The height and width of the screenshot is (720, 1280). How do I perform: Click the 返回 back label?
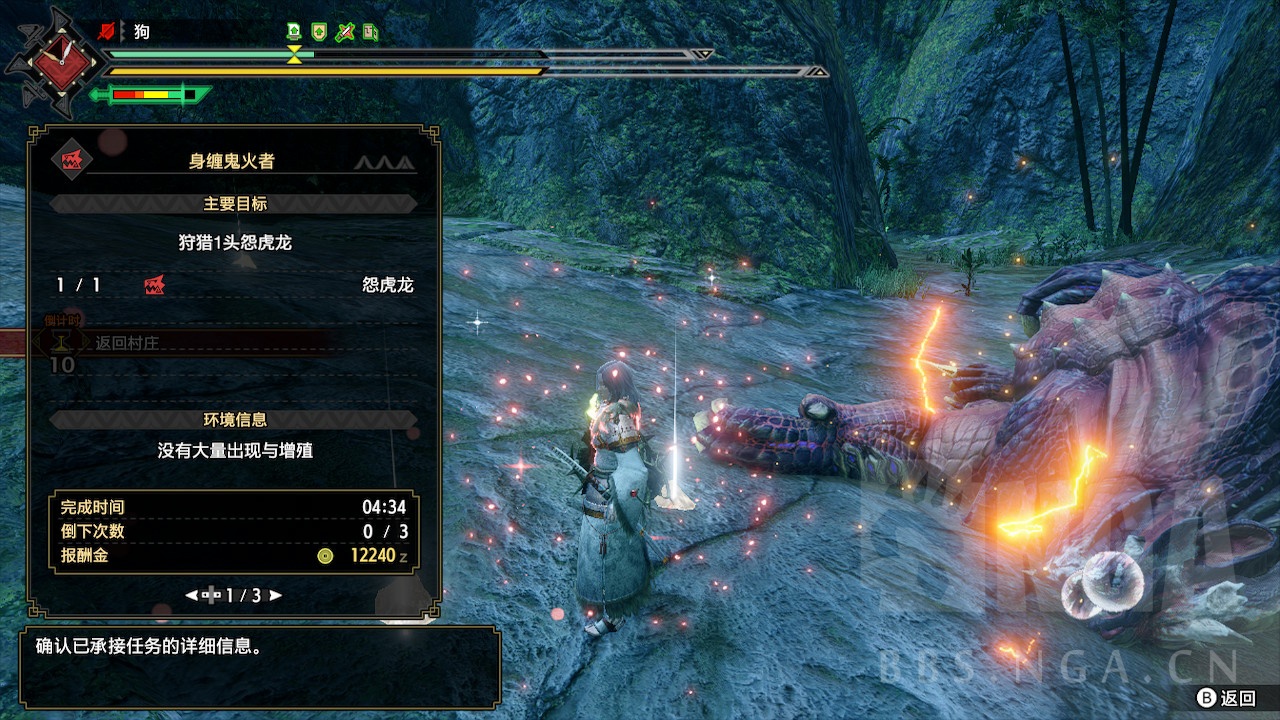pyautogui.click(x=1237, y=698)
